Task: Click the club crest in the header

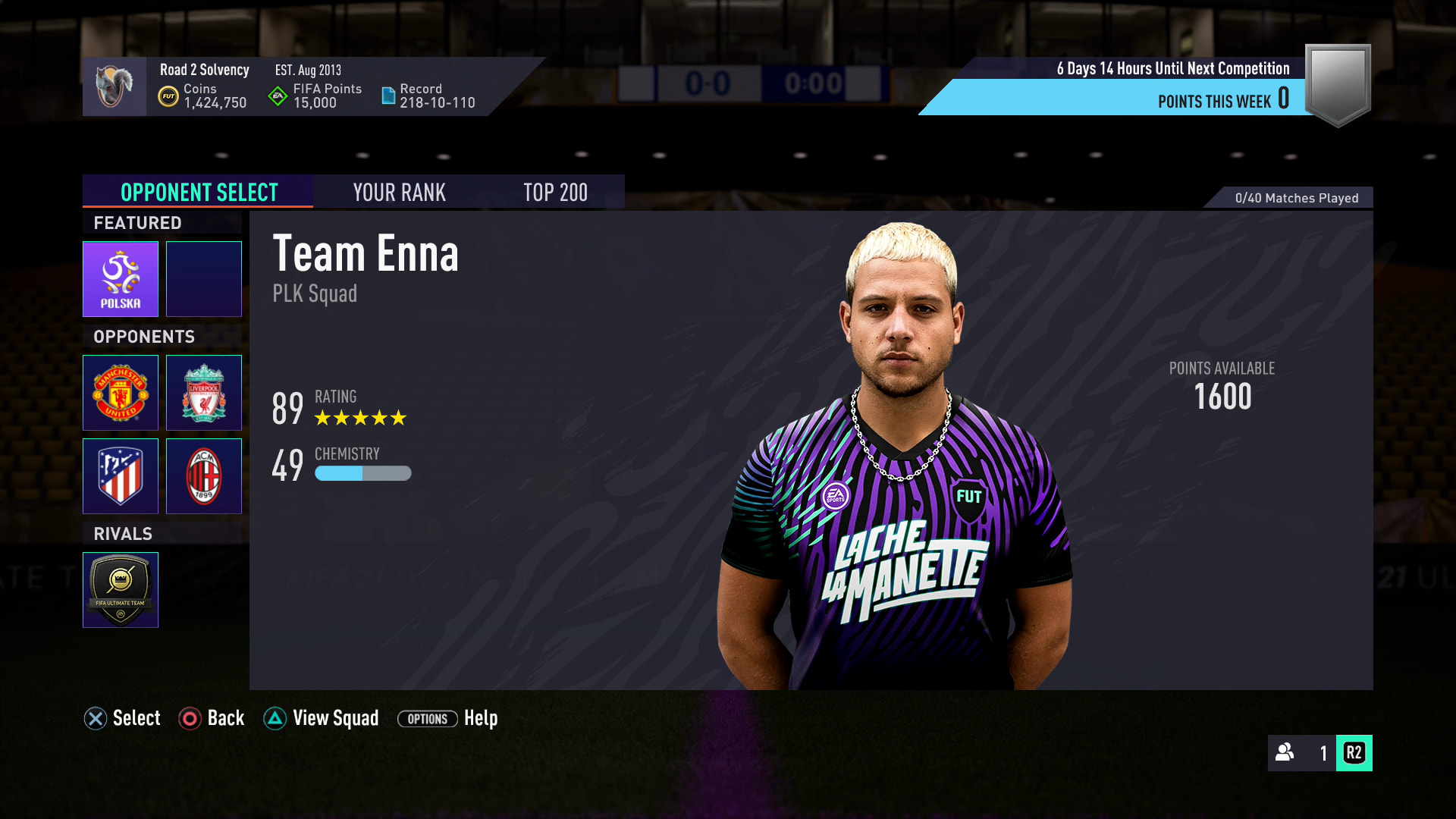Action: (x=115, y=86)
